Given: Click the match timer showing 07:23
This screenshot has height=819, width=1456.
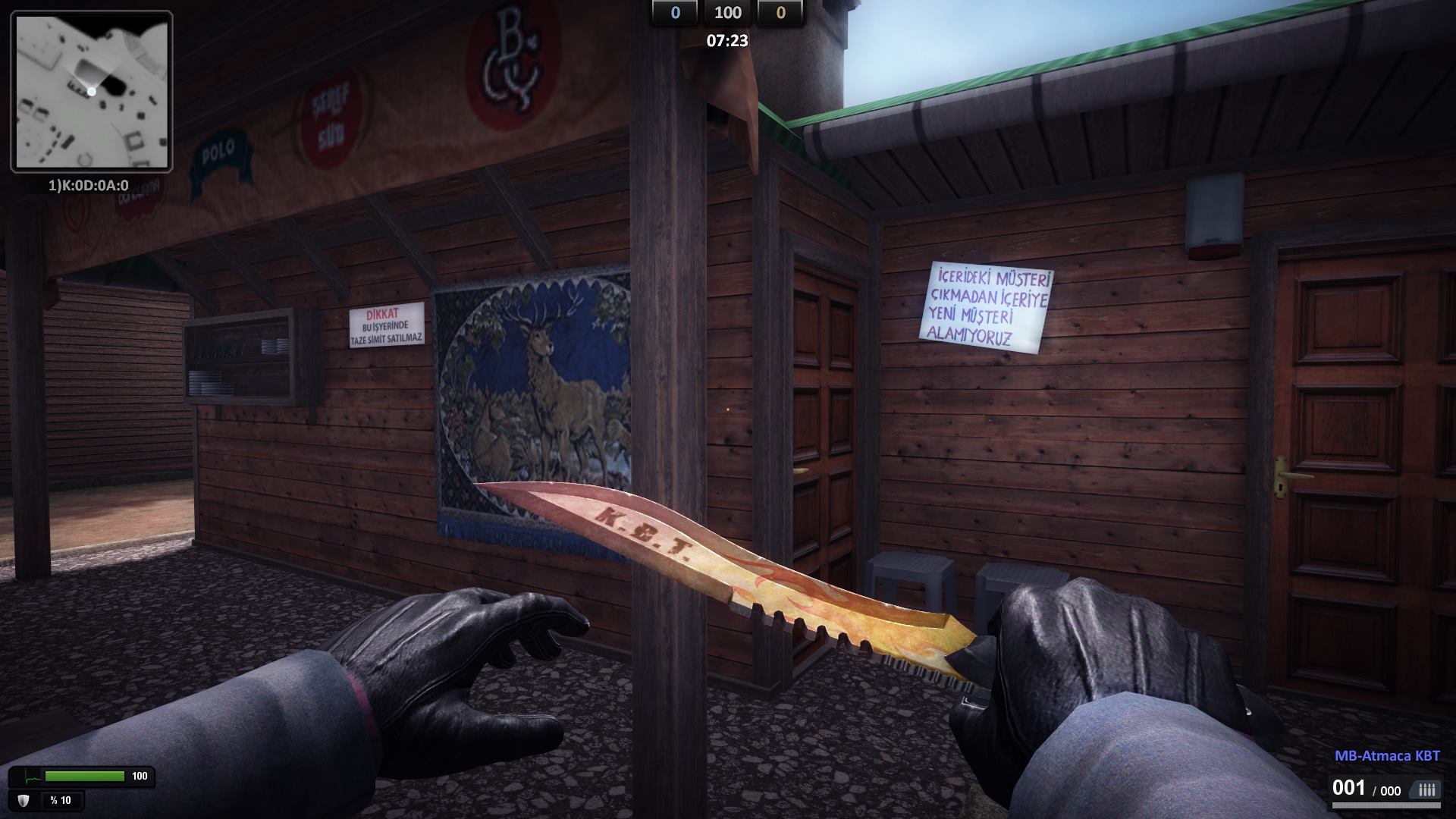Looking at the screenshot, I should (726, 42).
